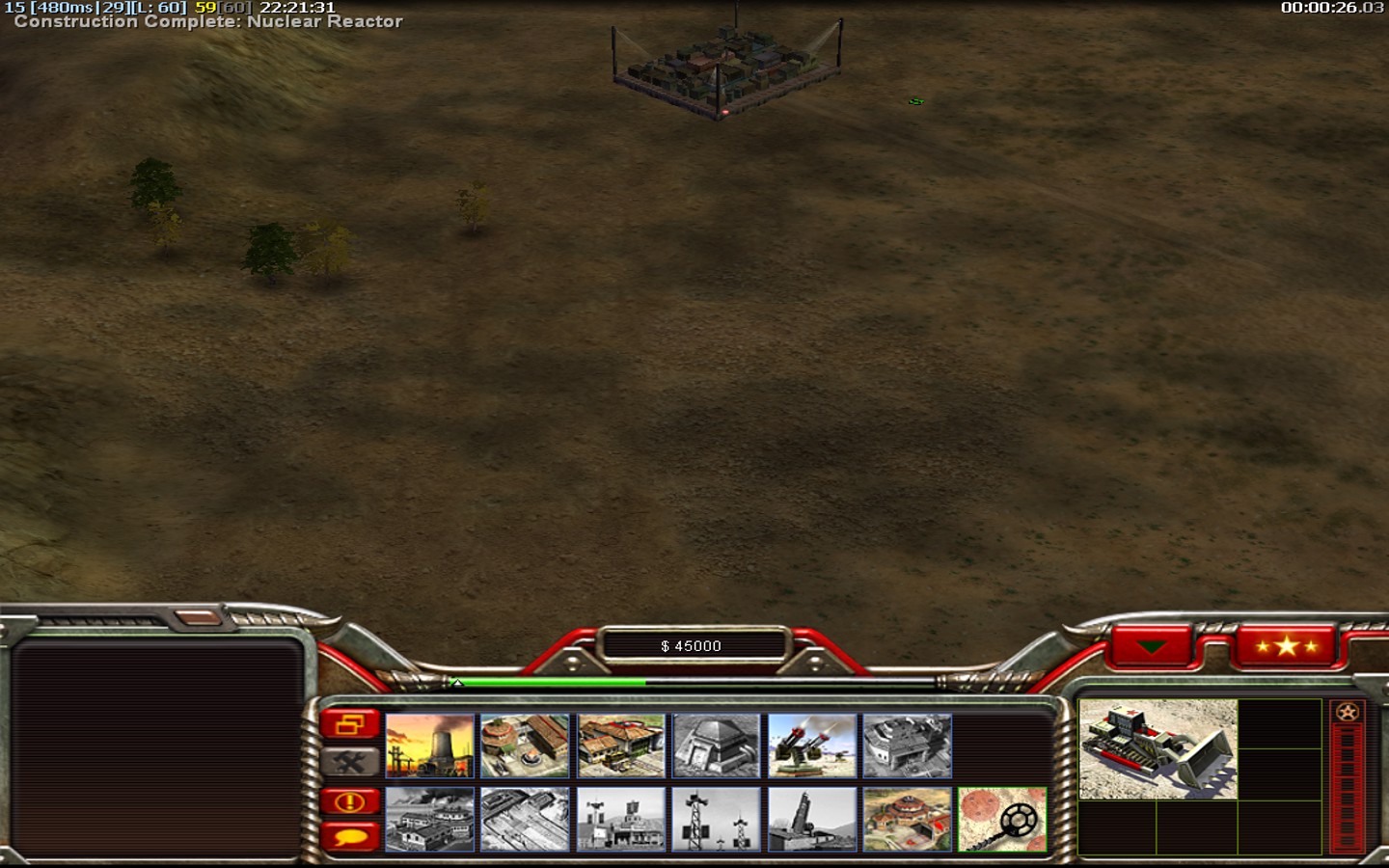Viewport: 1389px width, 868px height.
Task: Open the speech bubble chat button
Action: (x=349, y=836)
